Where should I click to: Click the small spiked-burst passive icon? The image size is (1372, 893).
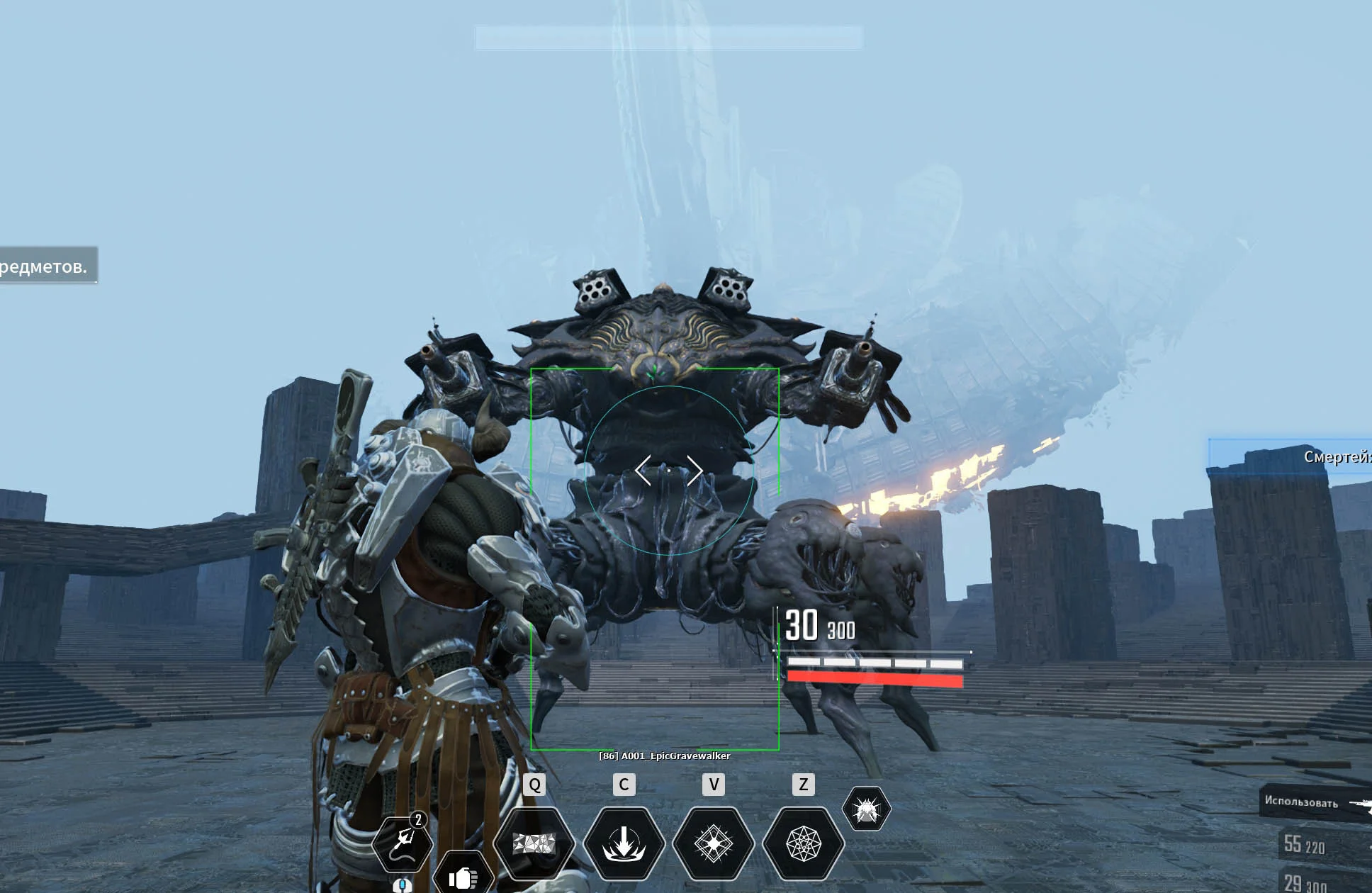(x=866, y=809)
